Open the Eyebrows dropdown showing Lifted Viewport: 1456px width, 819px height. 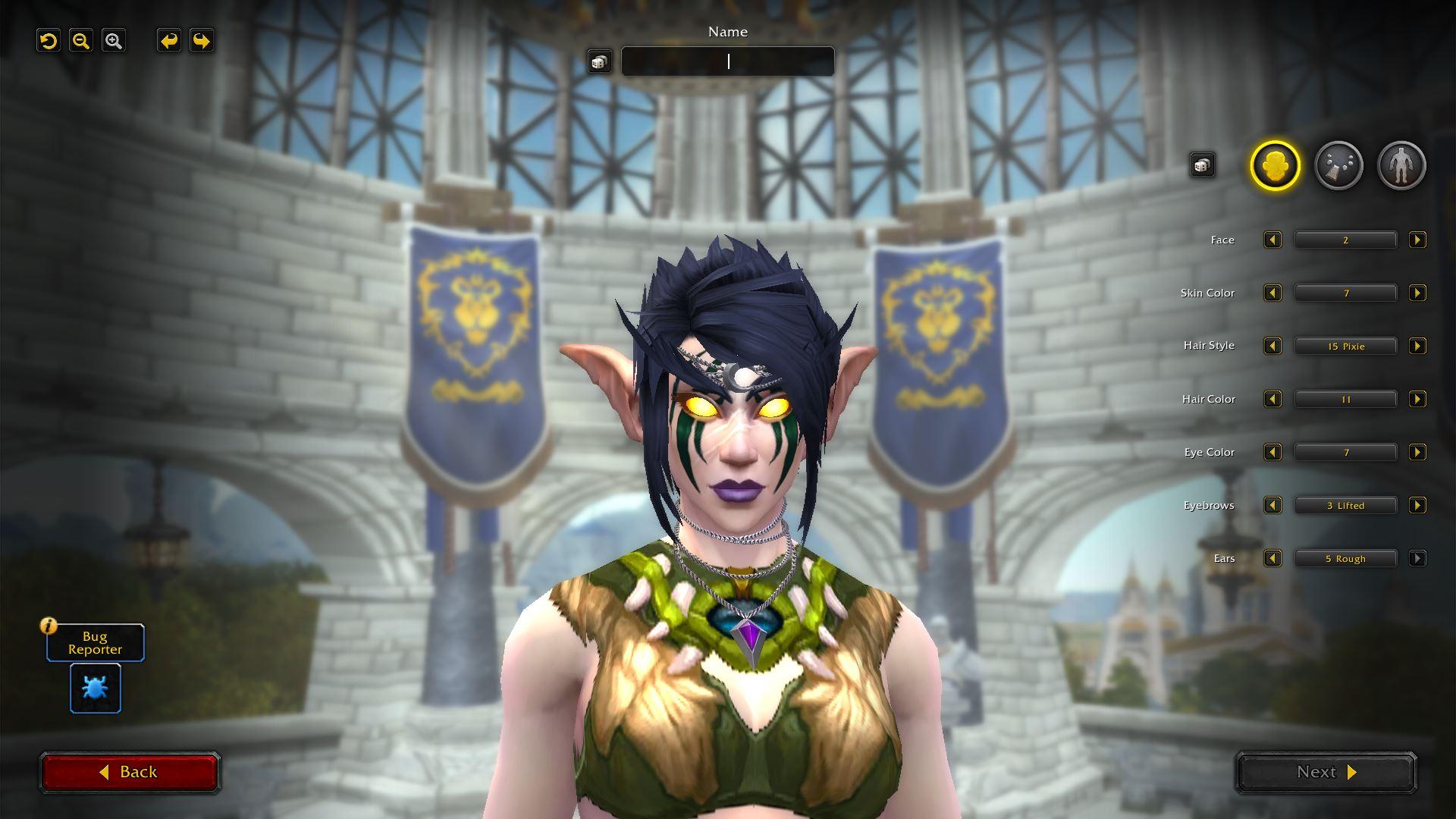click(1345, 506)
